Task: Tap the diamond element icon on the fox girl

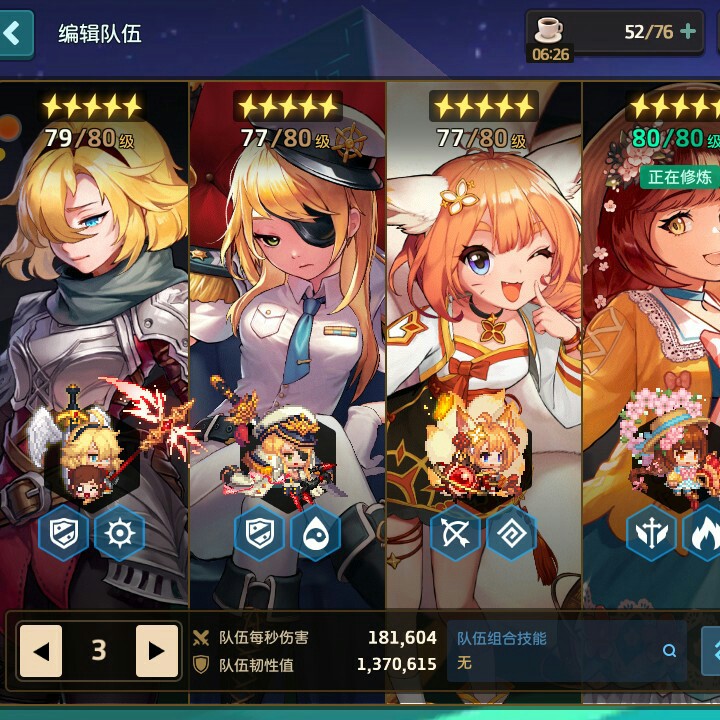Action: 511,534
